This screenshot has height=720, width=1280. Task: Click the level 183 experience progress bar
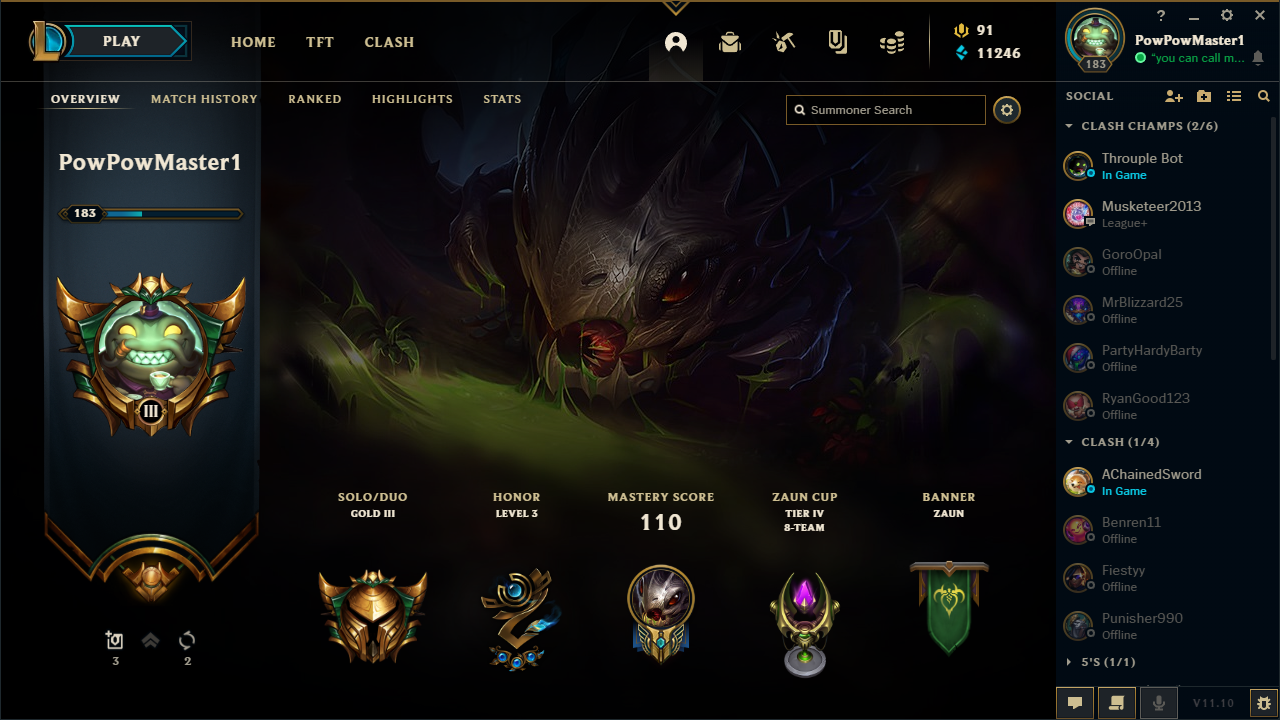(150, 213)
